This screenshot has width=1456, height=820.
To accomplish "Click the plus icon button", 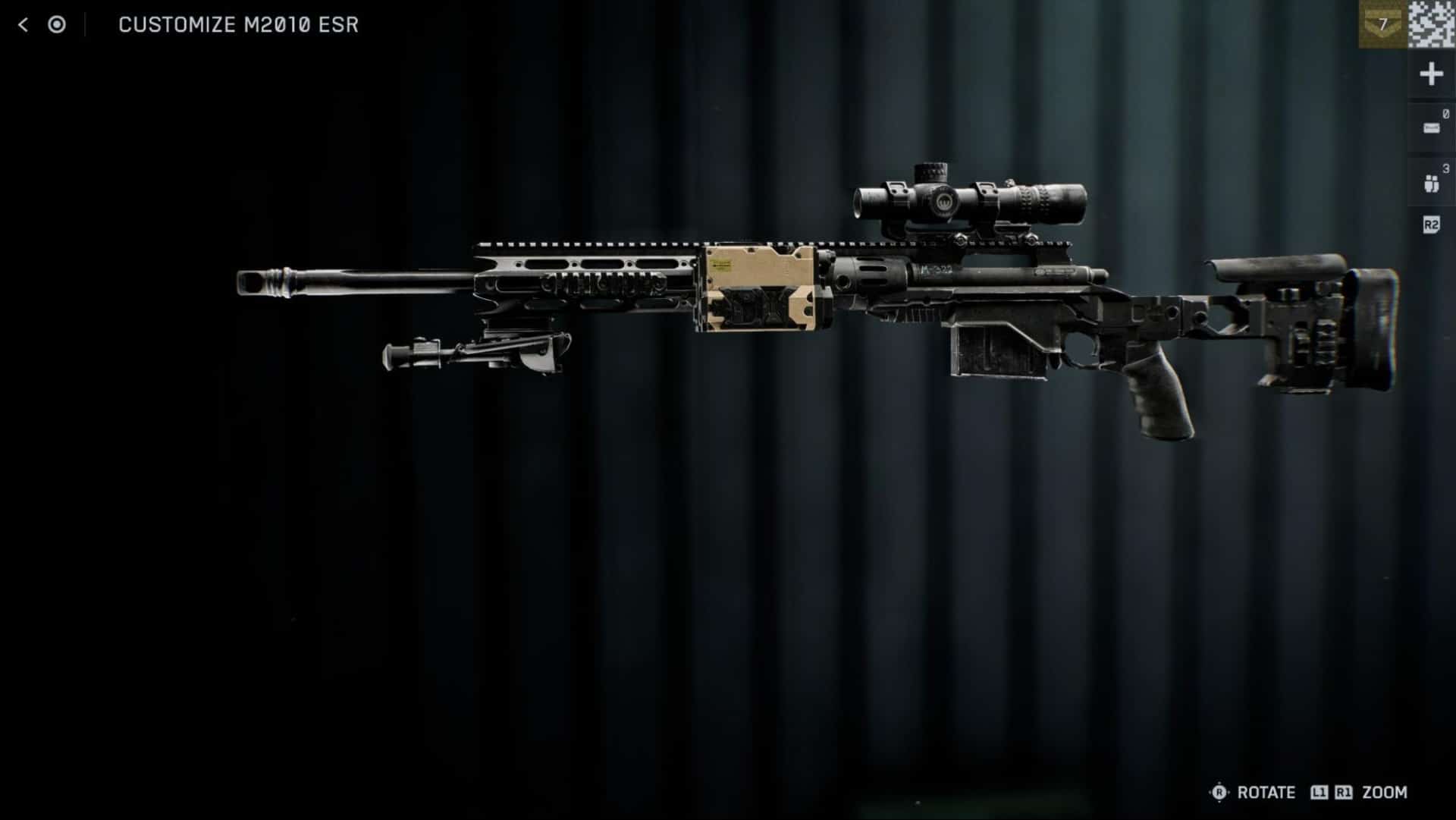I will pyautogui.click(x=1431, y=74).
